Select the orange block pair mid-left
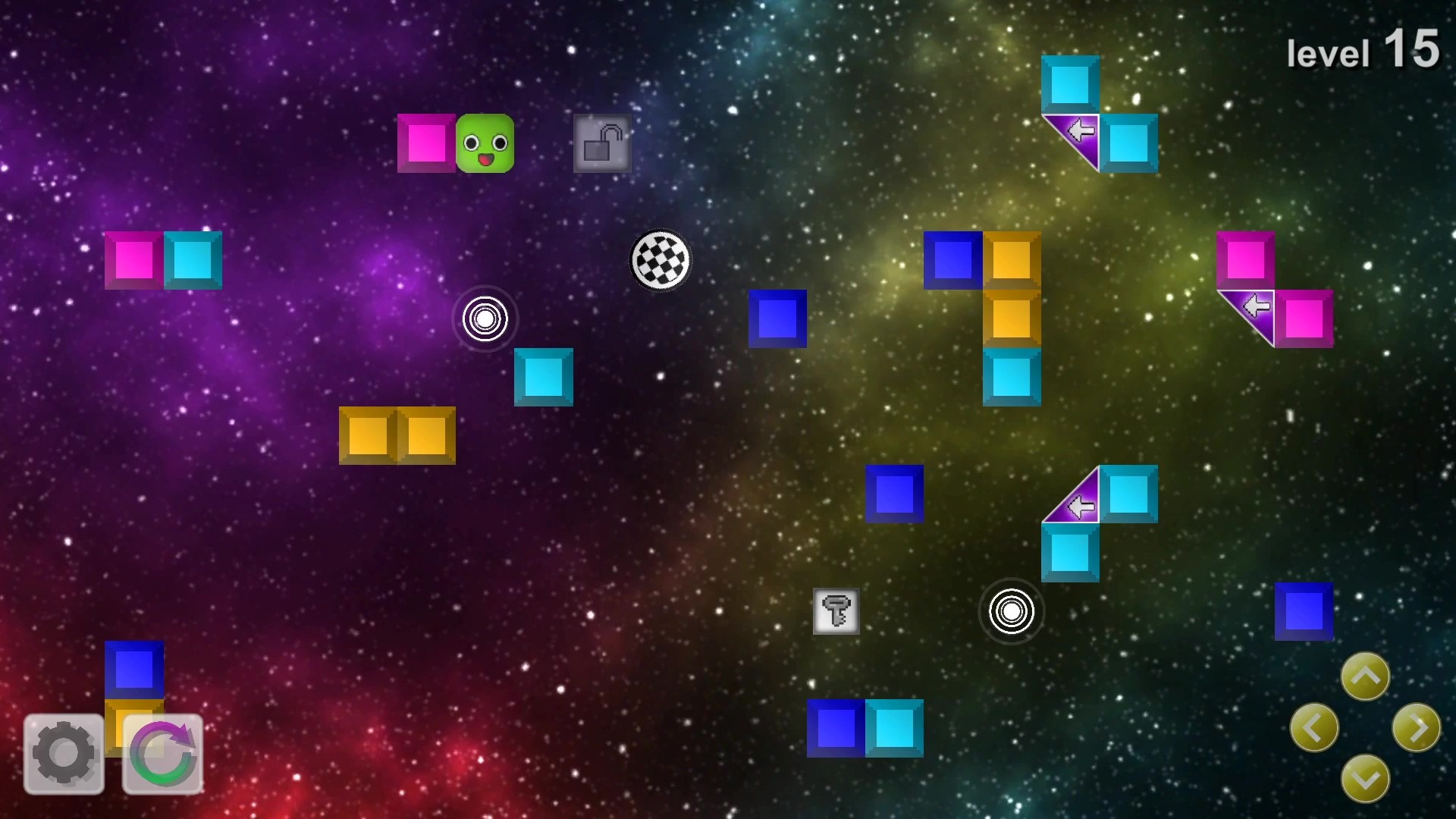Viewport: 1456px width, 819px height. 397,435
